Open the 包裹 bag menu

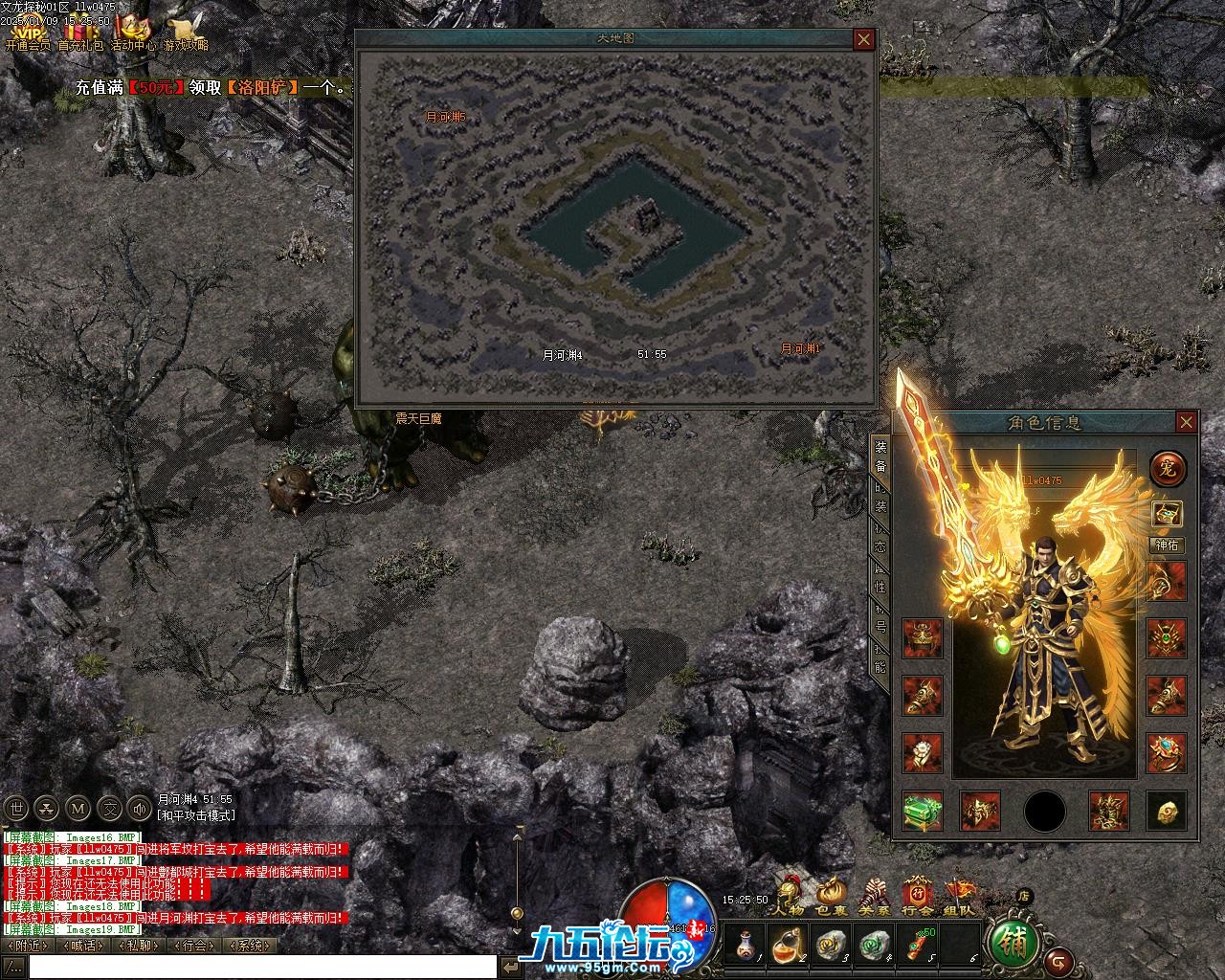pyautogui.click(x=831, y=897)
